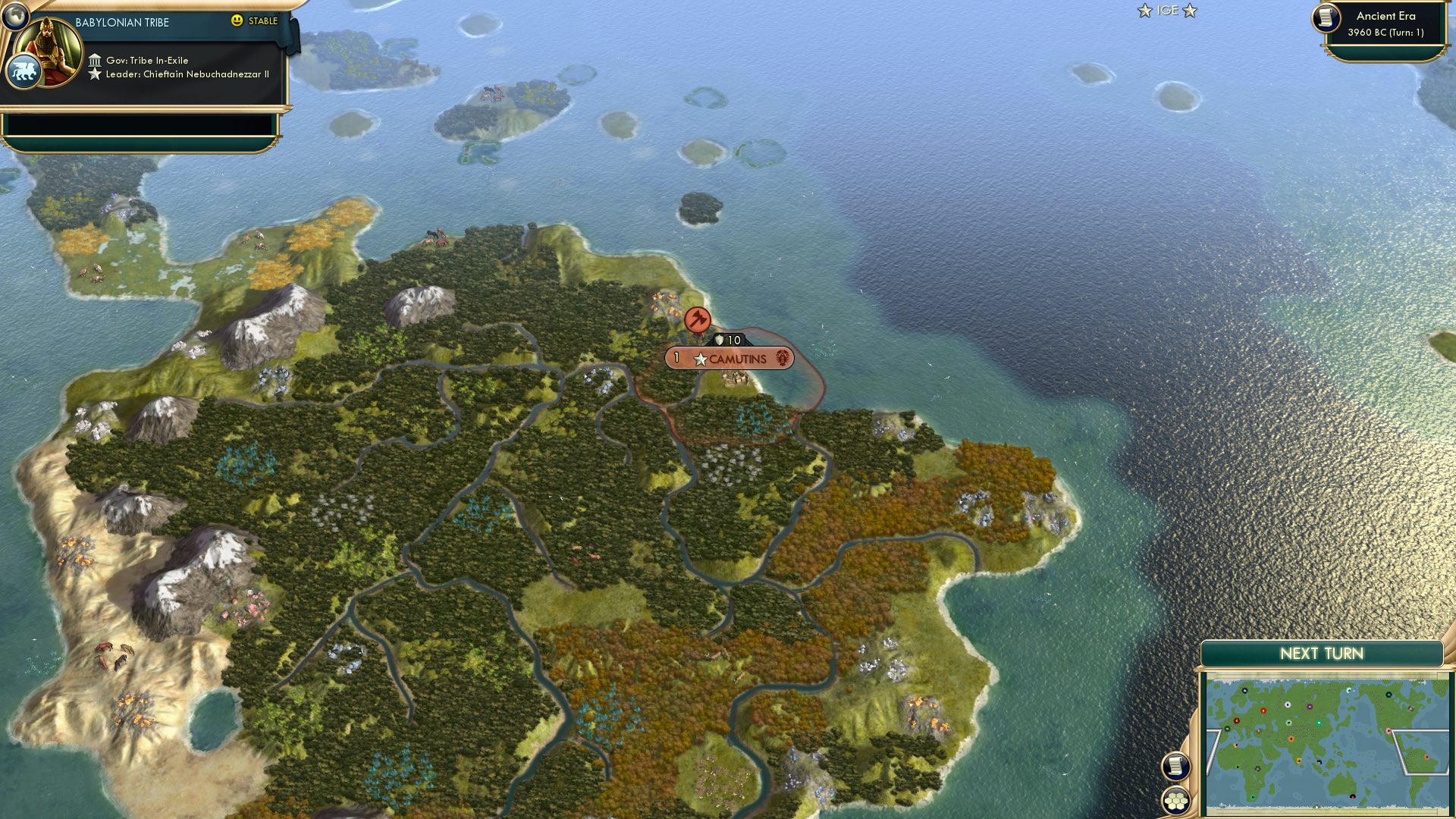
Task: Select the winged lion Babylon civ emblem
Action: click(24, 69)
